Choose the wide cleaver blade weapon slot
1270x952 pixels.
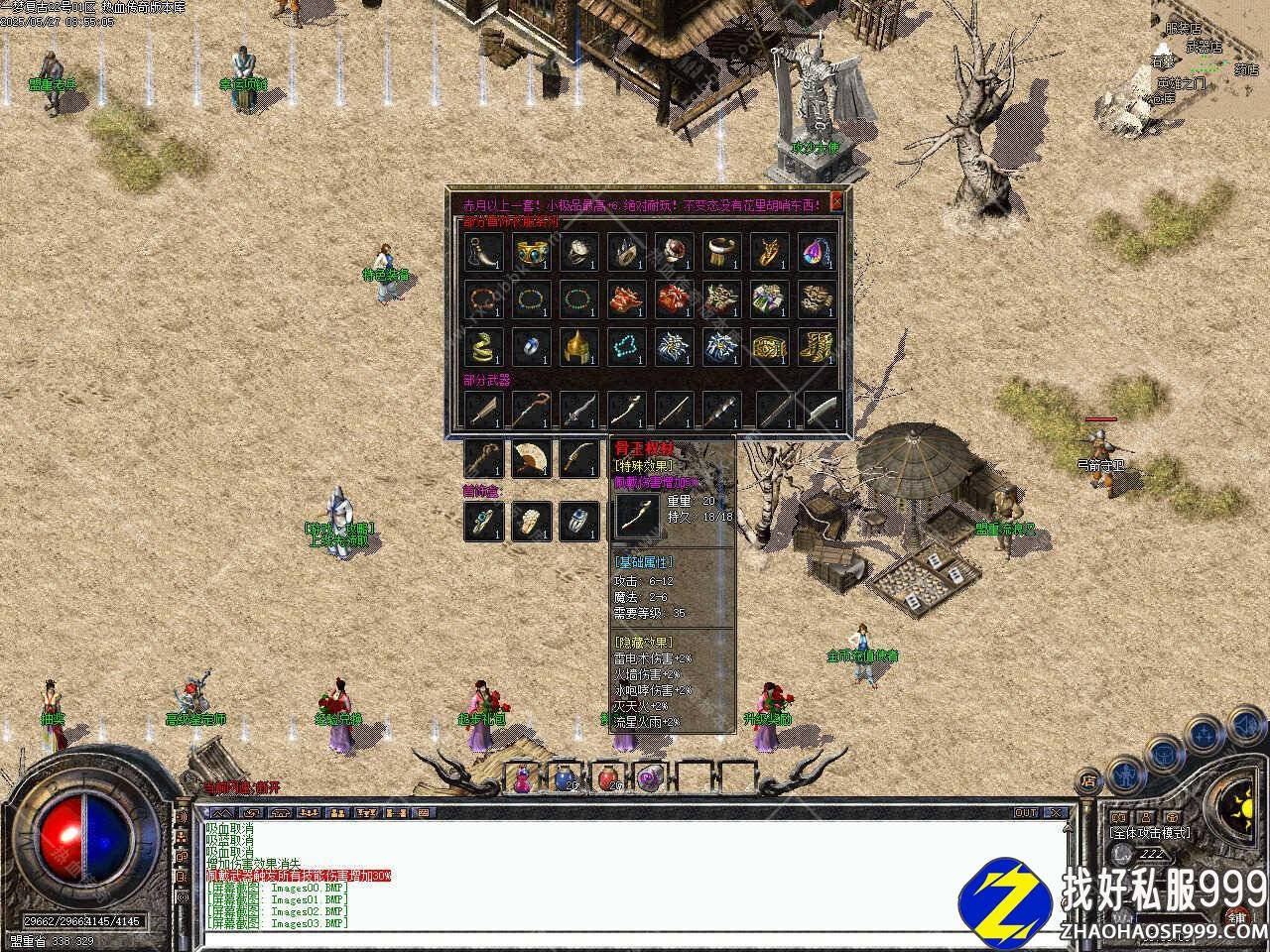point(822,409)
